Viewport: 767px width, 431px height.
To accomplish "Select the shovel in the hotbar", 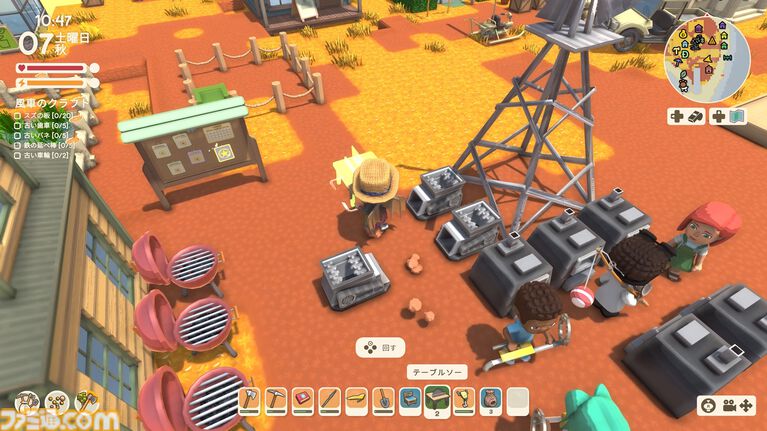I will click(x=383, y=400).
